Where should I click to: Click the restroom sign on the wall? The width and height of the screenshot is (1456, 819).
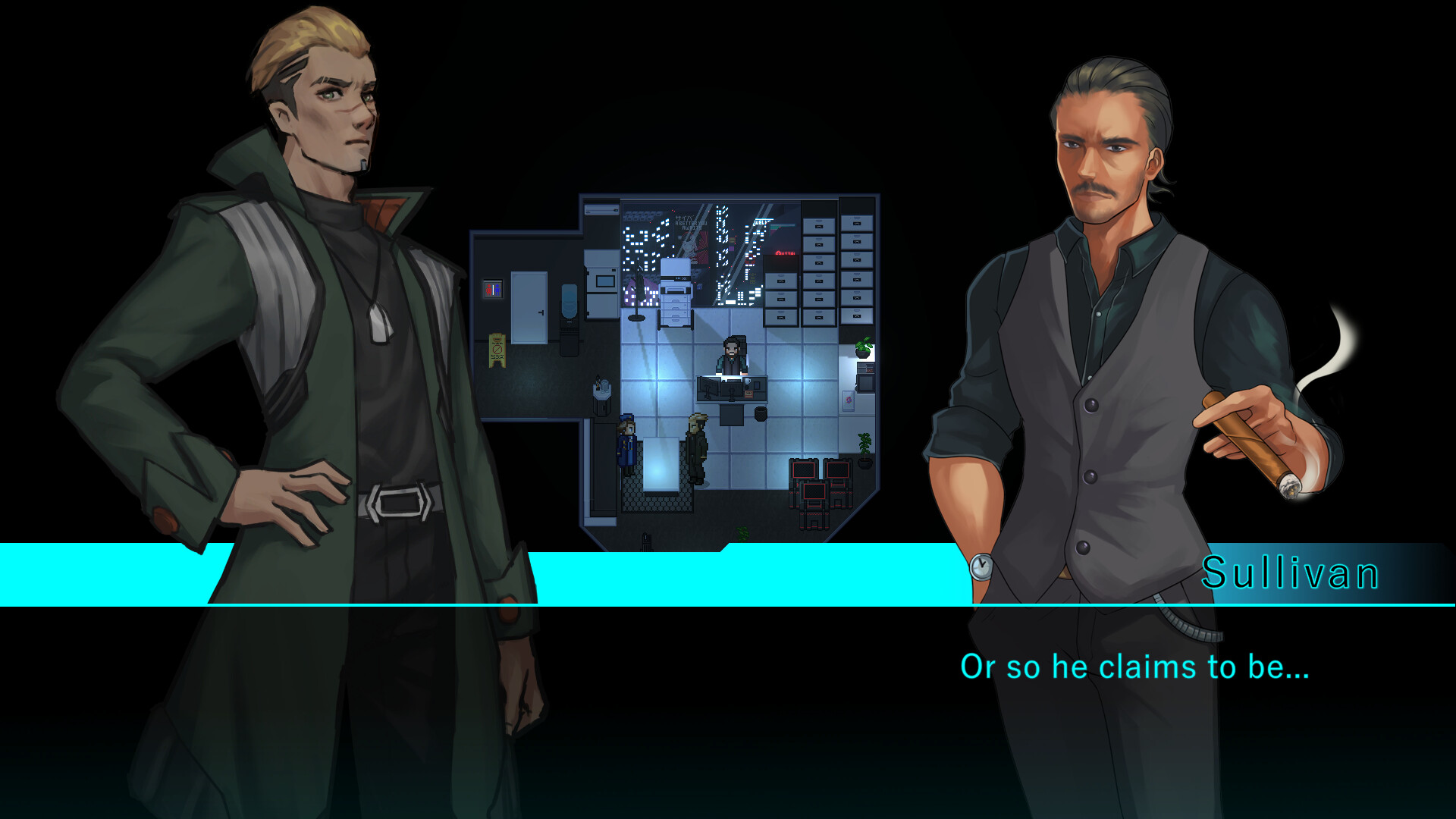[x=493, y=288]
